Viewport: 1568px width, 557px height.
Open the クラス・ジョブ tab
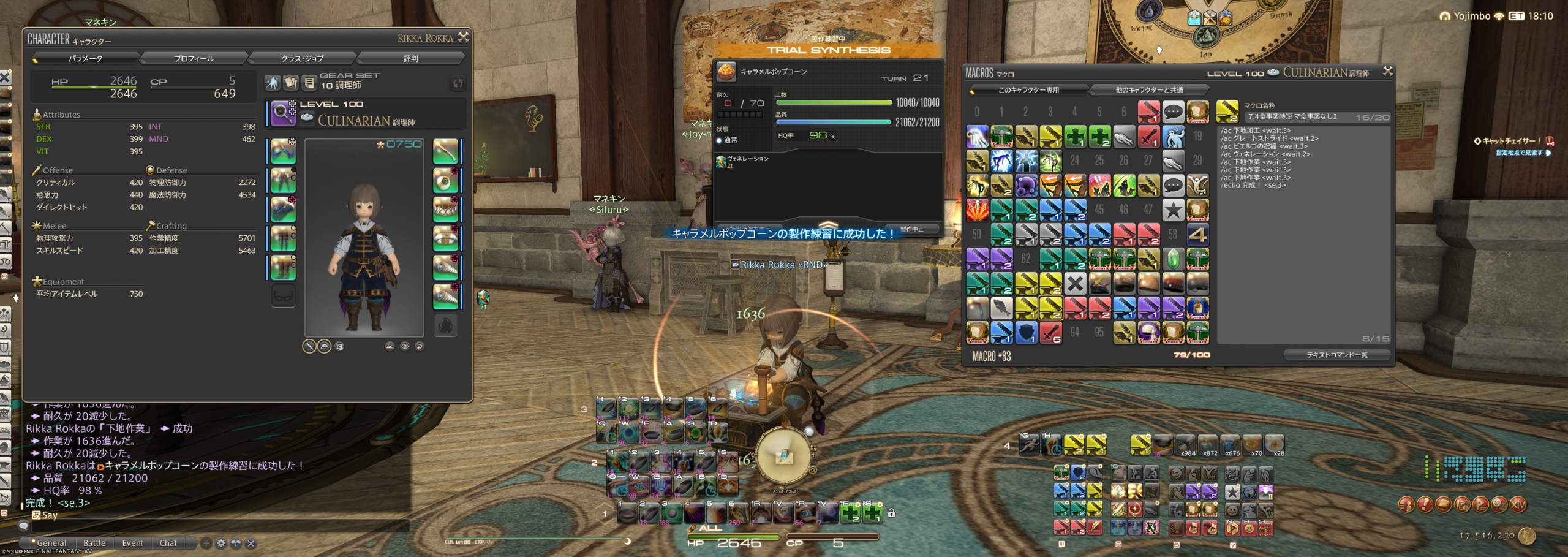[x=302, y=58]
